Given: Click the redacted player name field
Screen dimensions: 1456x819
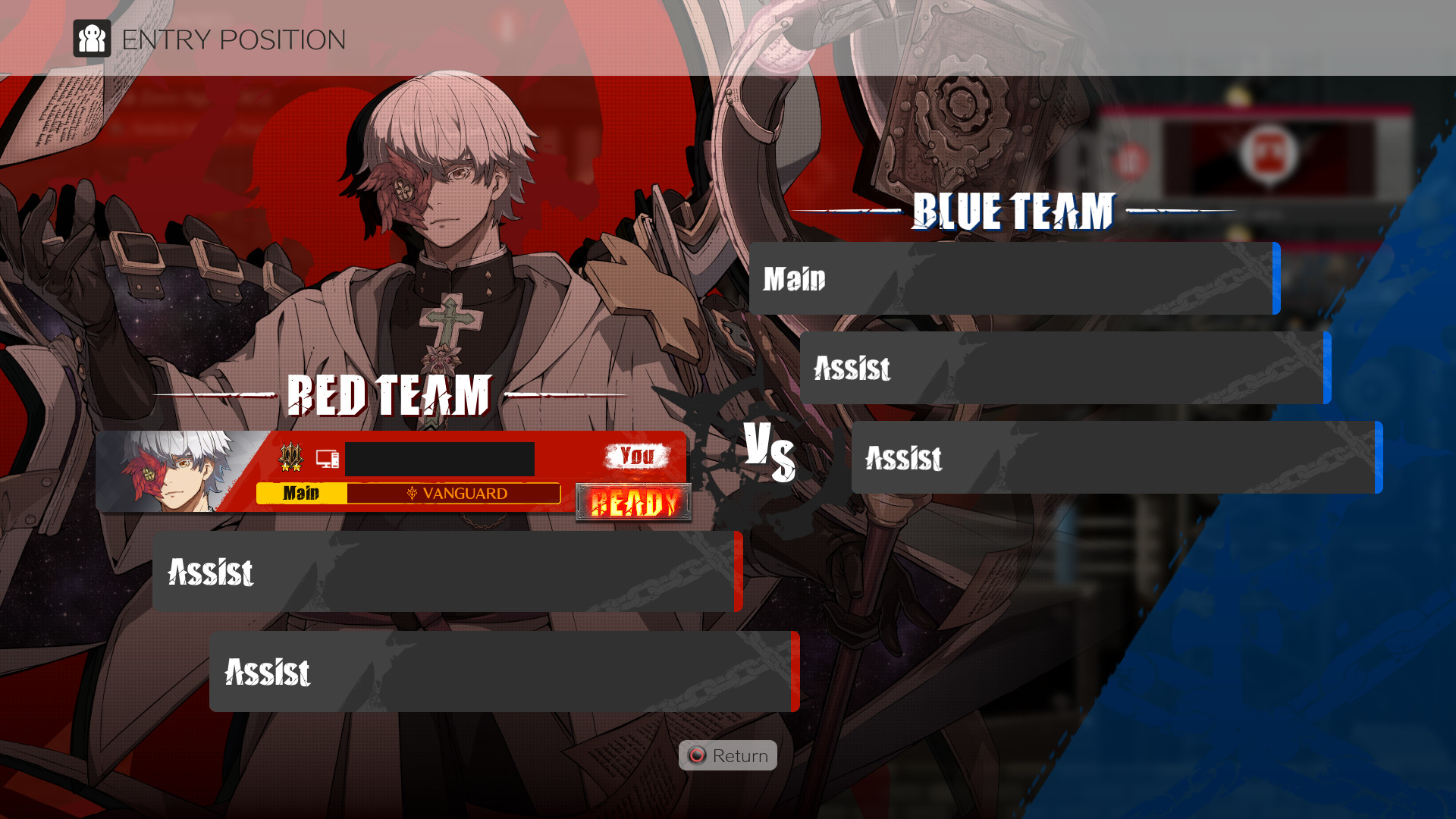Looking at the screenshot, I should [x=440, y=458].
